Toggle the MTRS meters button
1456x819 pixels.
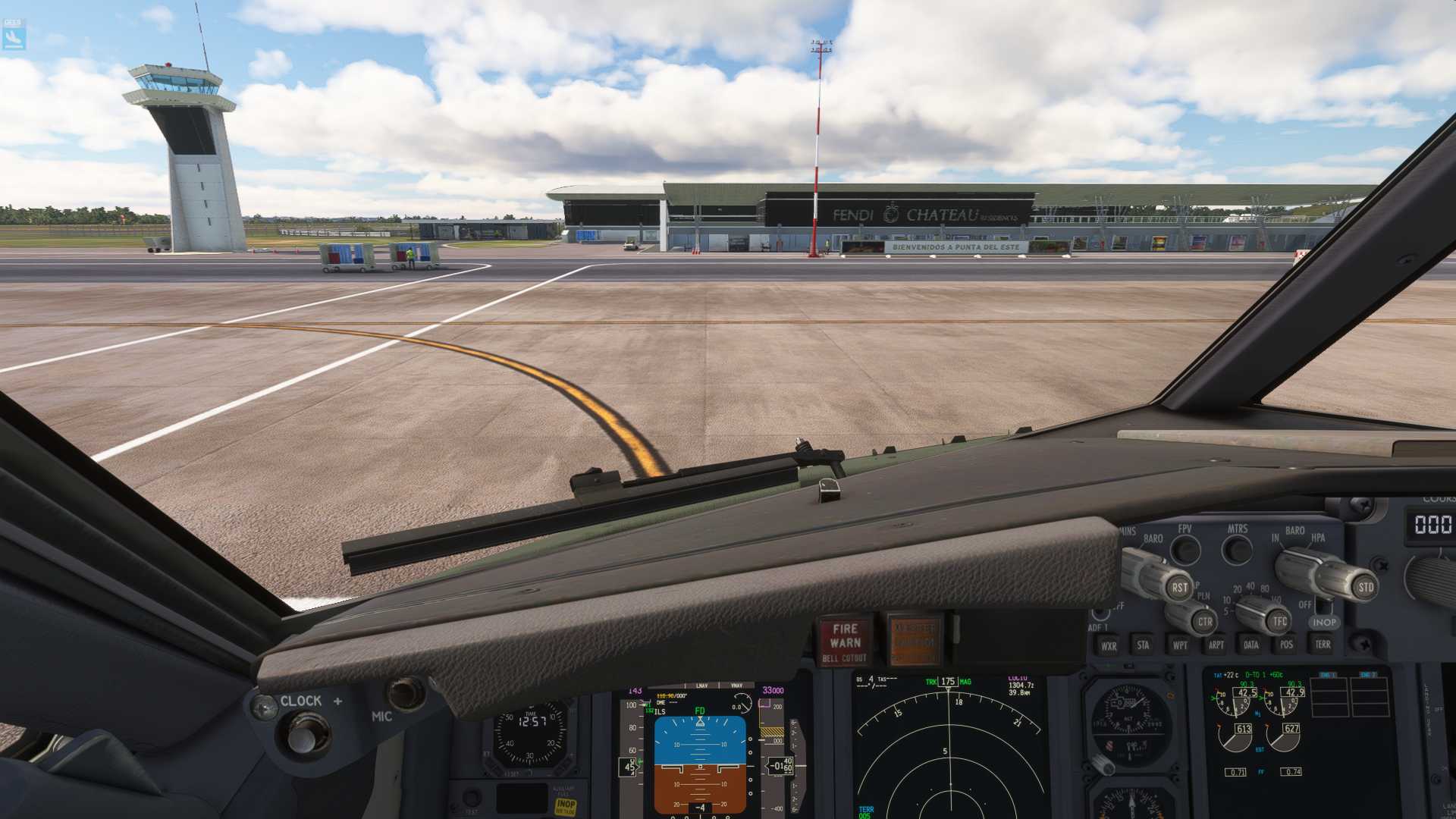tap(1238, 549)
